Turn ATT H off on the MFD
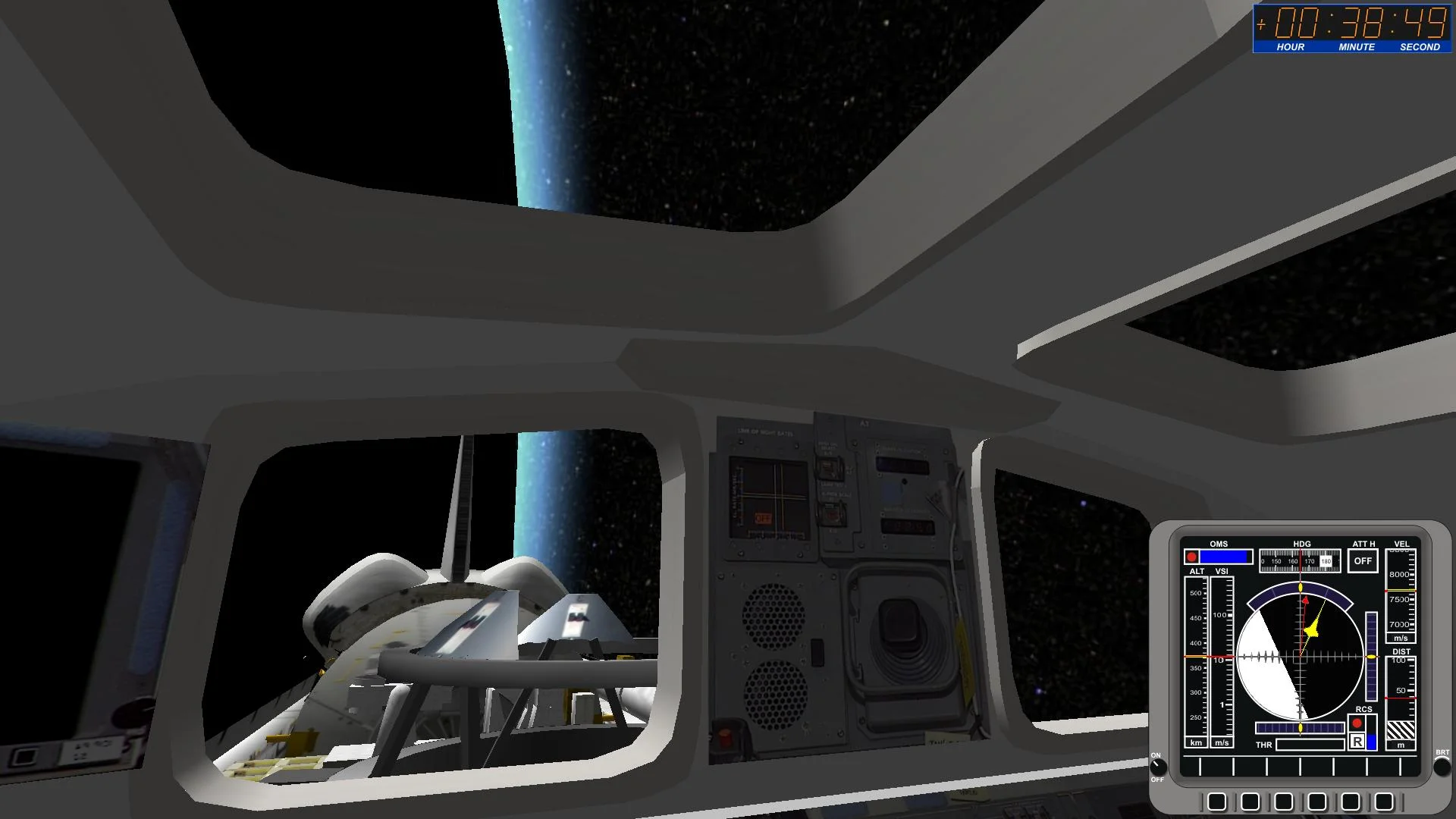The width and height of the screenshot is (1456, 819). click(1363, 561)
